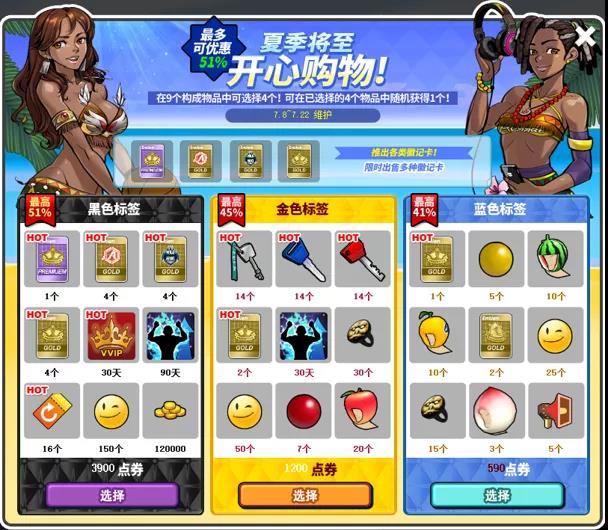This screenshot has height=530, width=608.
Task: Select the megaphone item in blue label
Action: 554,410
